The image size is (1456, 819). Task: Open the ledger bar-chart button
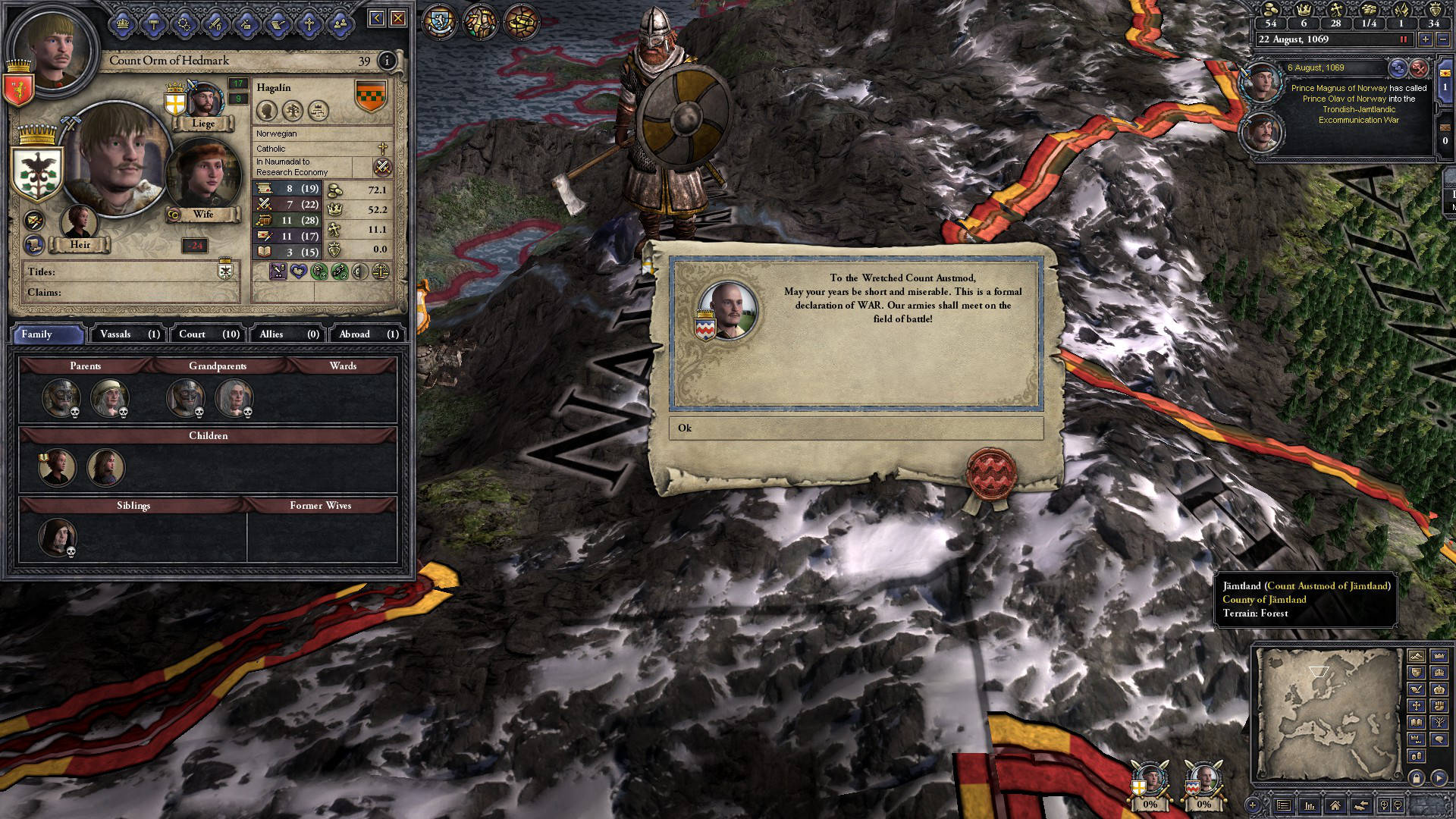pyautogui.click(x=1310, y=805)
